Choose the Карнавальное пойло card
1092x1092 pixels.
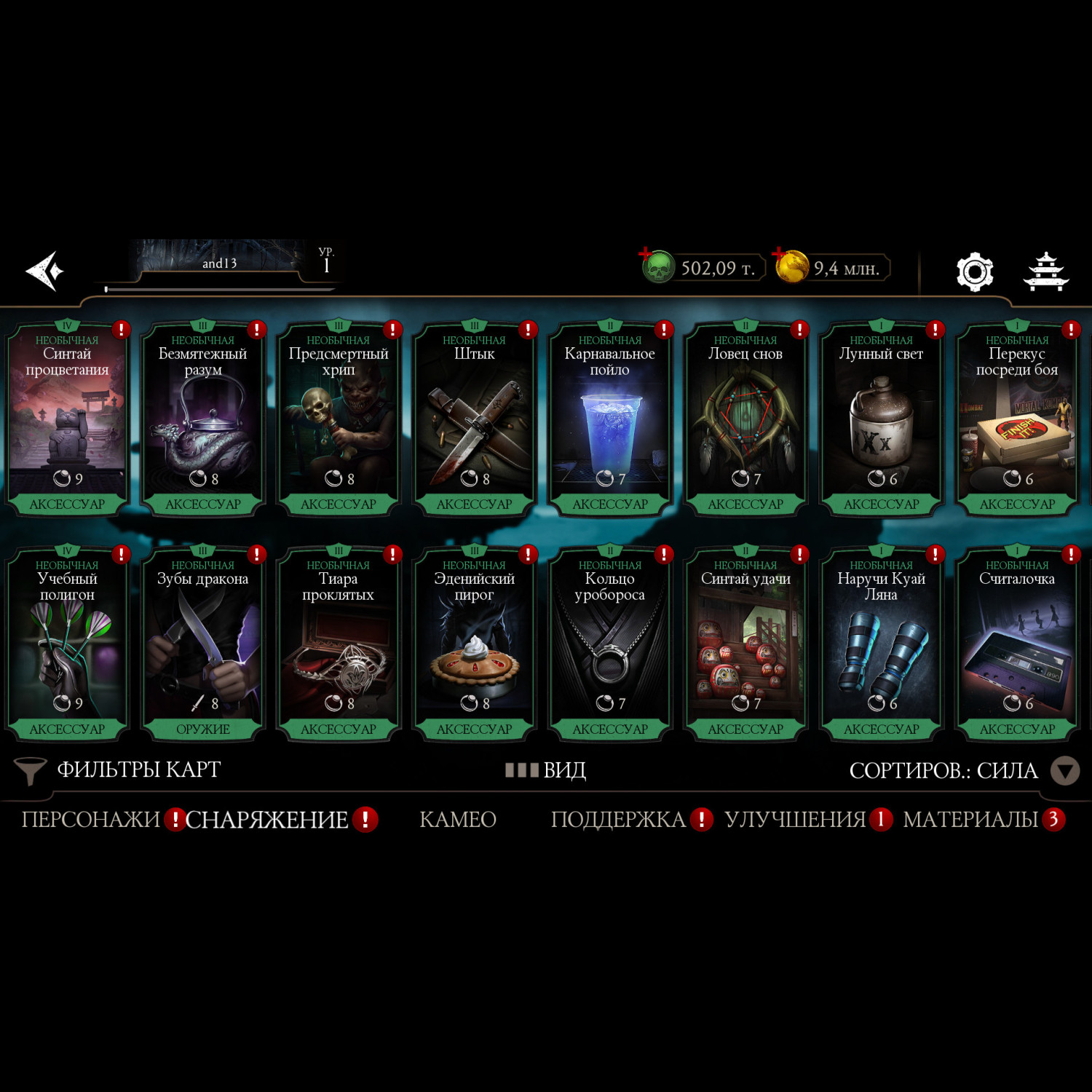610,419
